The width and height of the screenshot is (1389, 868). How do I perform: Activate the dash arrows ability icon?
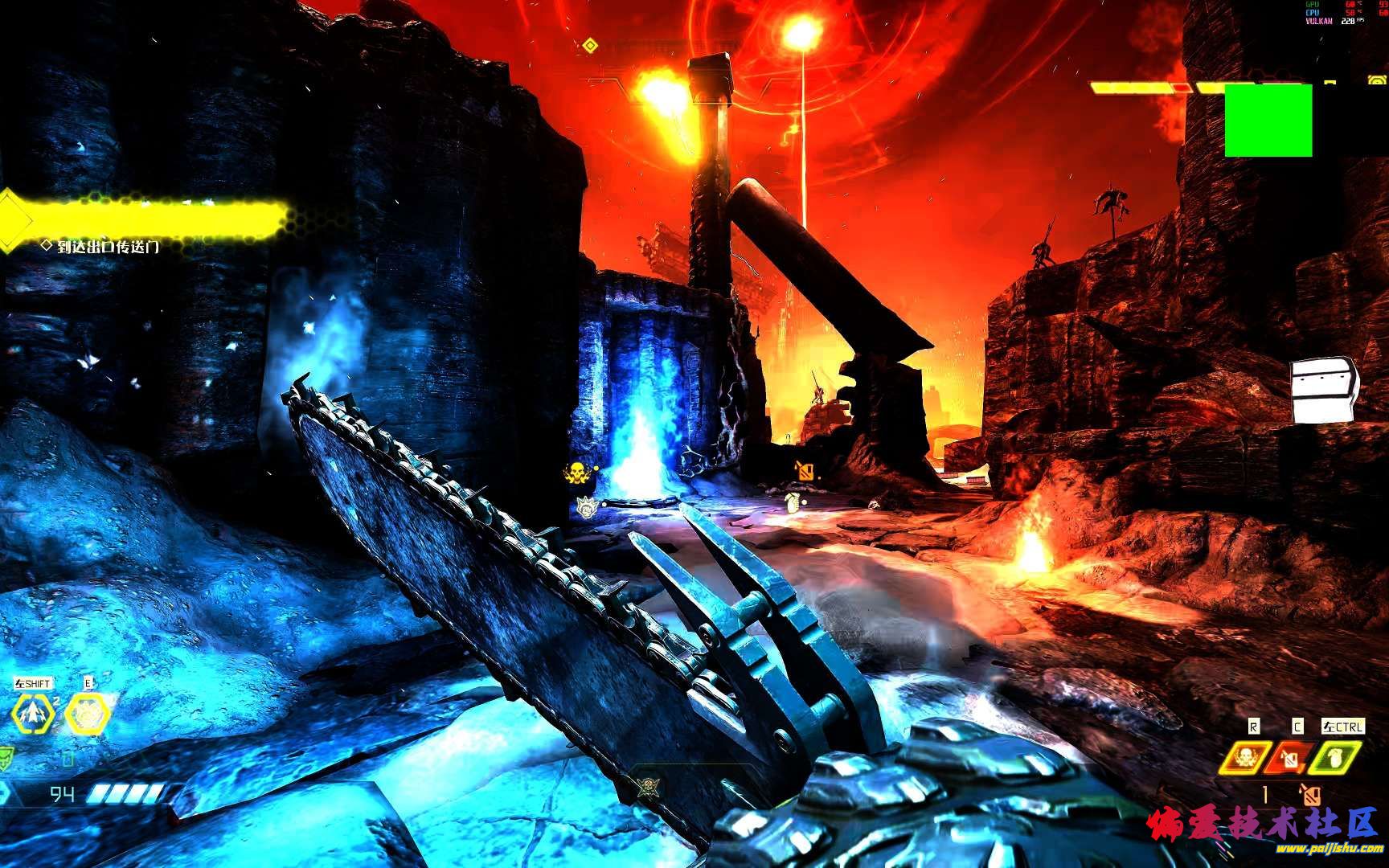tap(35, 714)
